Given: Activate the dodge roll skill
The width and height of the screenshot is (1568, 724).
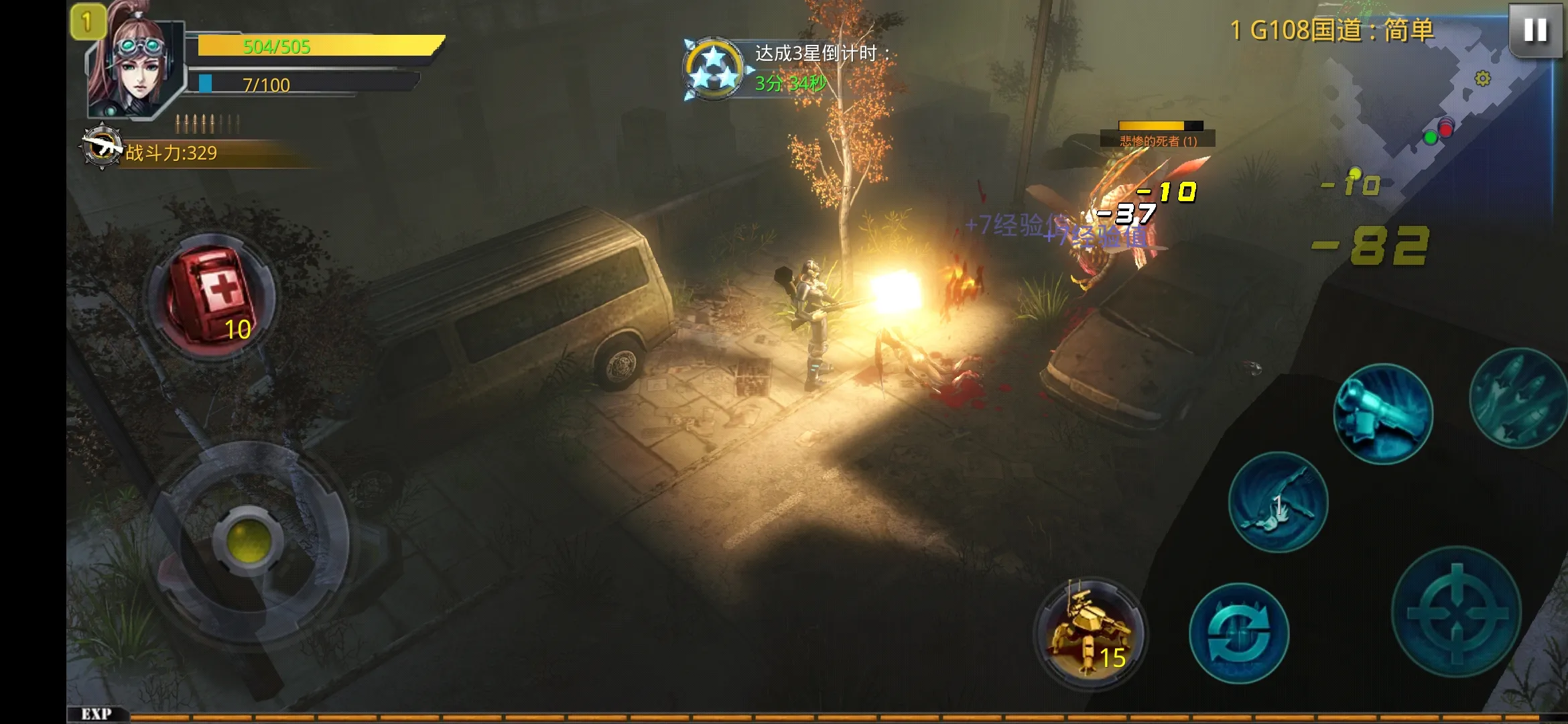Looking at the screenshot, I should point(1277,503).
